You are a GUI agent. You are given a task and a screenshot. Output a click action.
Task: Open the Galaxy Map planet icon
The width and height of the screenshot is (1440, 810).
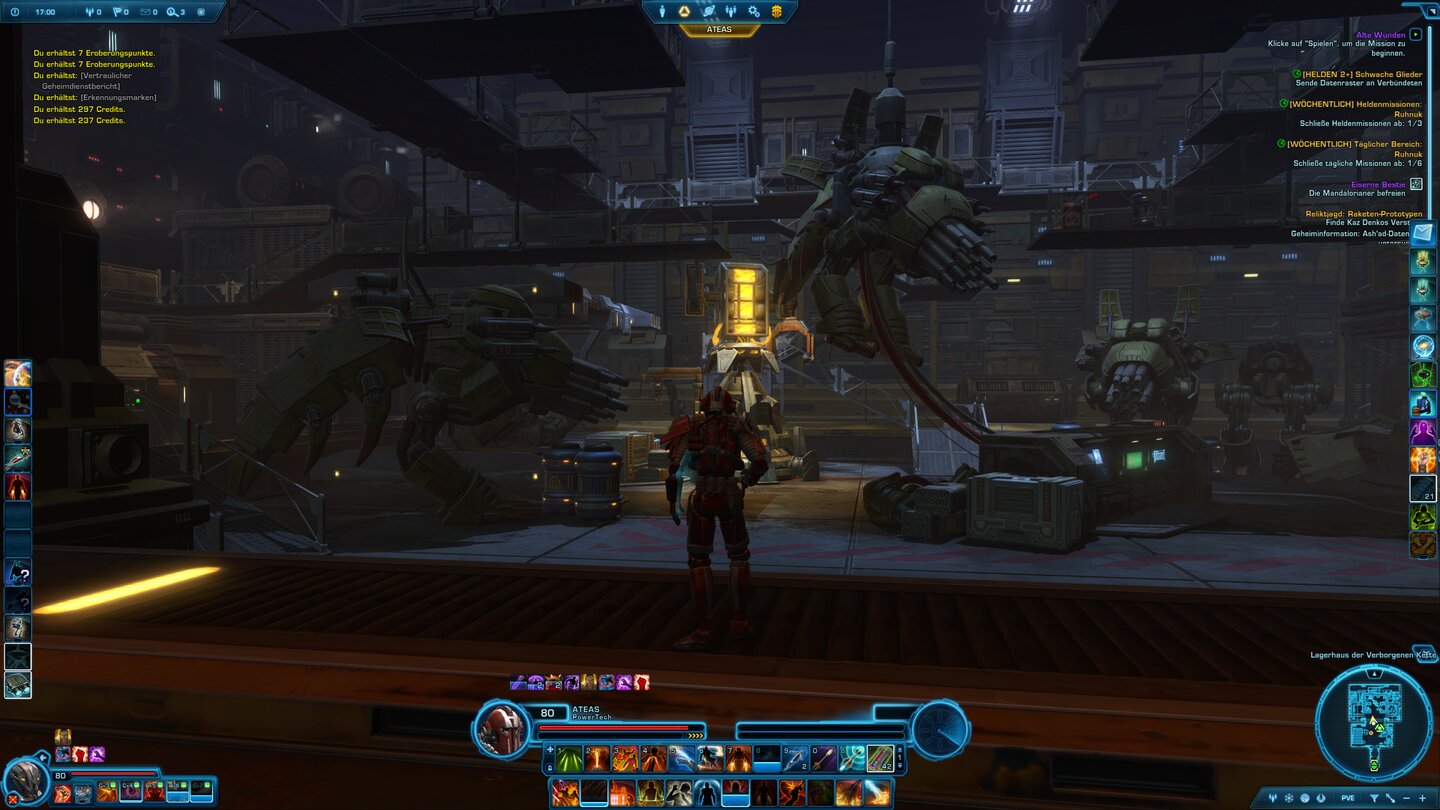[x=709, y=10]
